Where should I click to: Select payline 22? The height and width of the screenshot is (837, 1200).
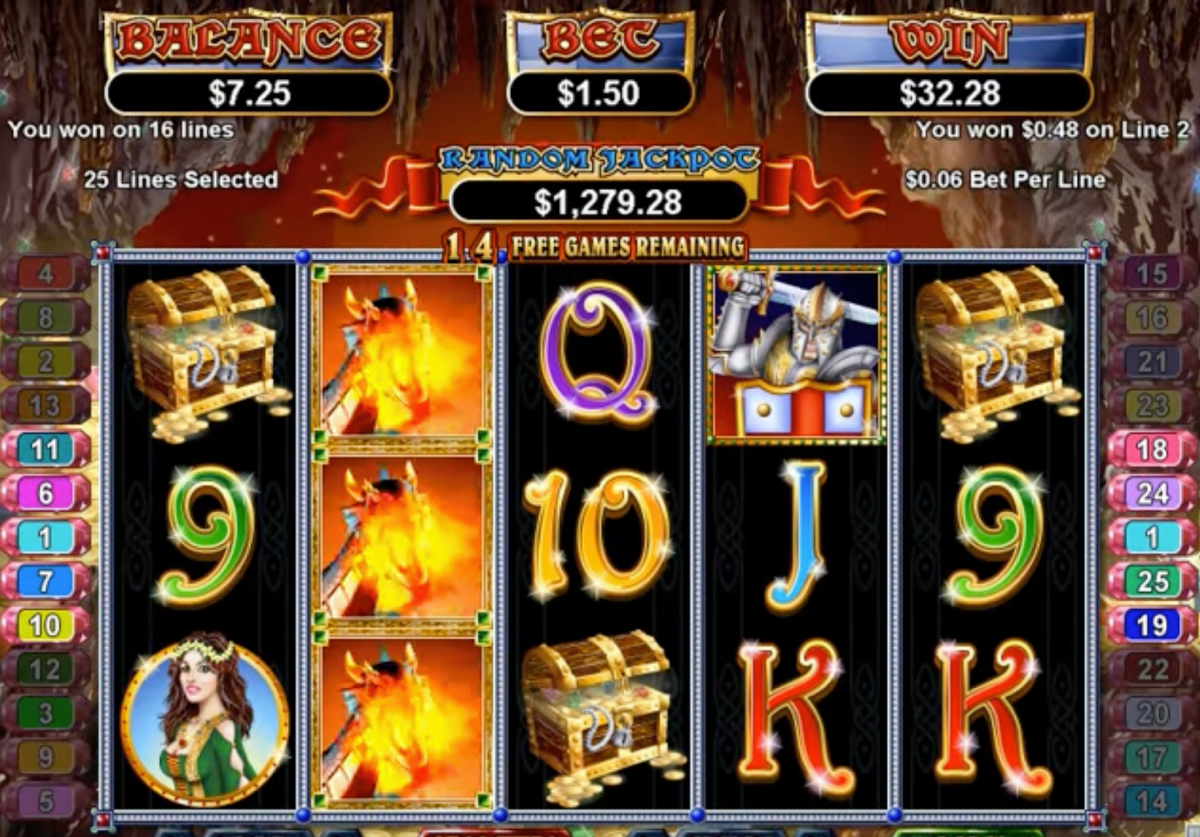(x=1152, y=669)
